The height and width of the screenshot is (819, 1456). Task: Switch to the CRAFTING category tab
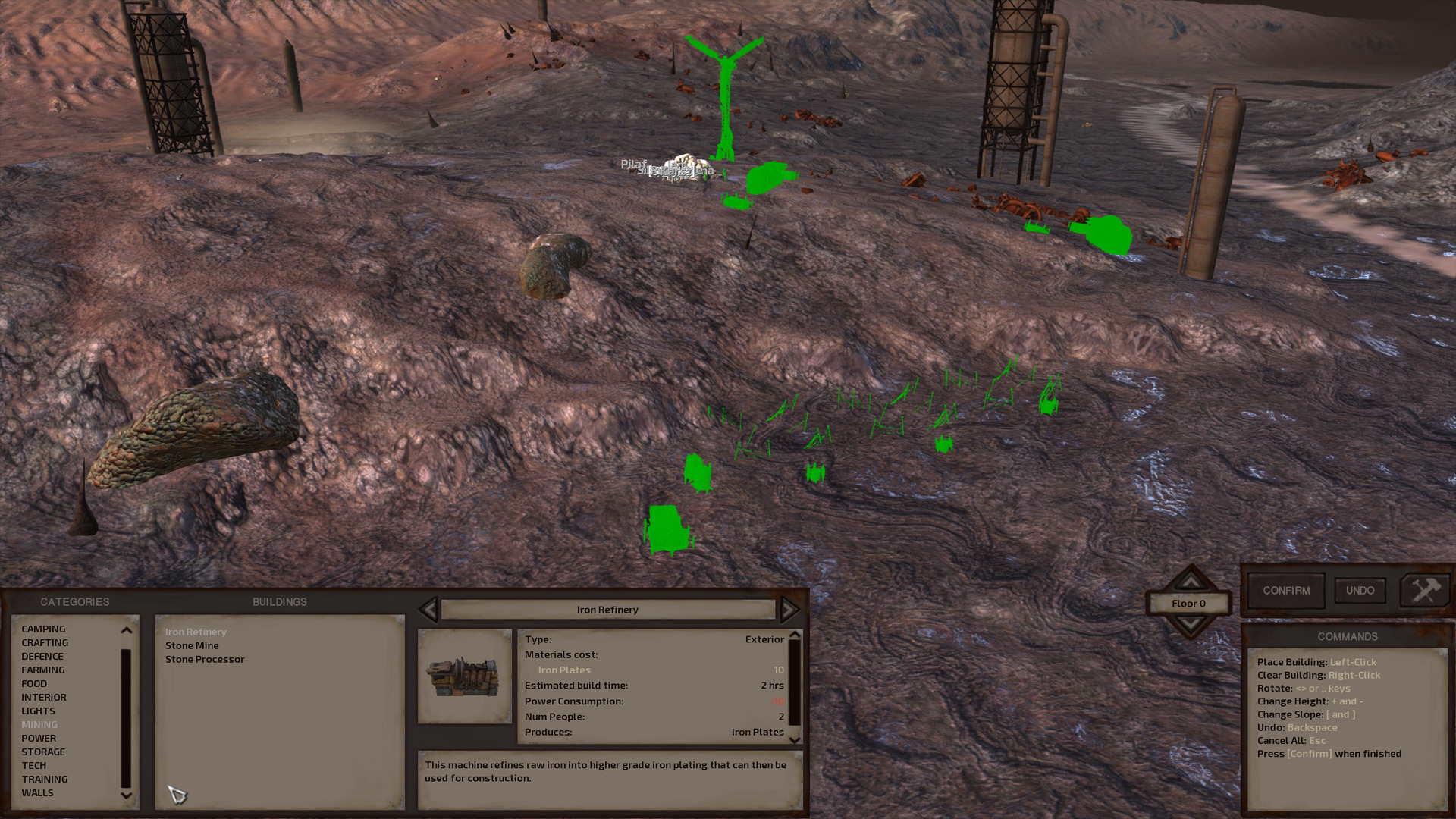click(x=44, y=642)
